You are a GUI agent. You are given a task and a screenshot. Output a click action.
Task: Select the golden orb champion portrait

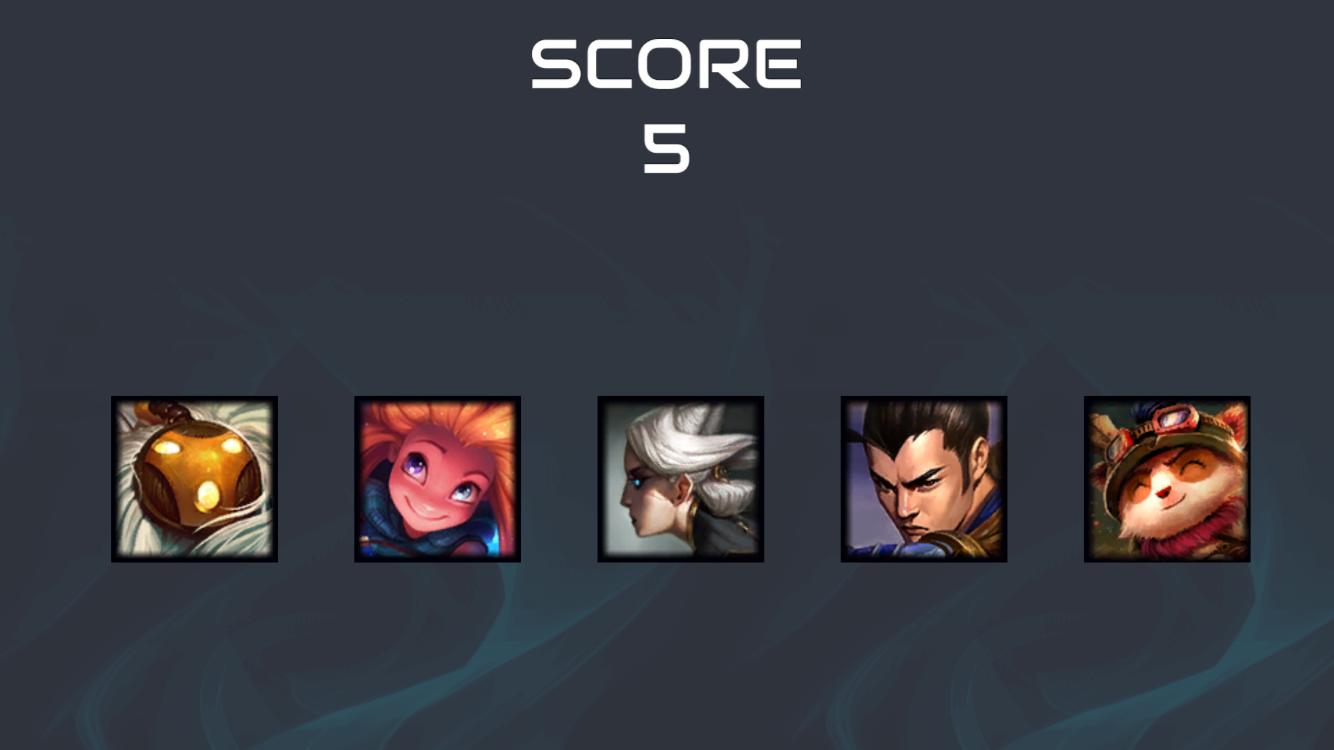point(193,479)
